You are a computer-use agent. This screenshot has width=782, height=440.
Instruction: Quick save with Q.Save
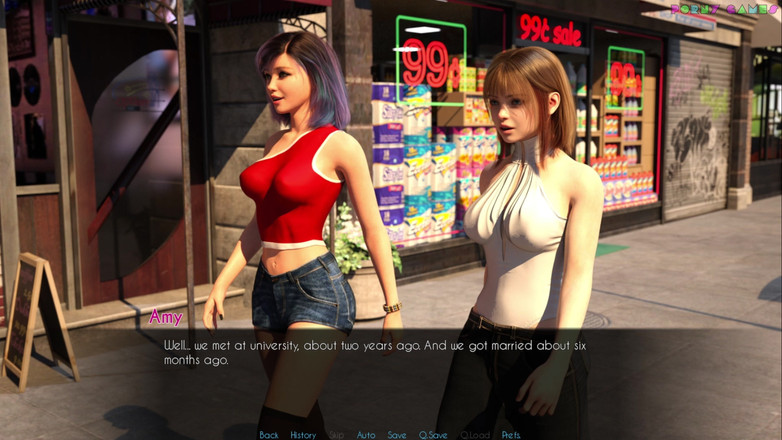pos(433,435)
